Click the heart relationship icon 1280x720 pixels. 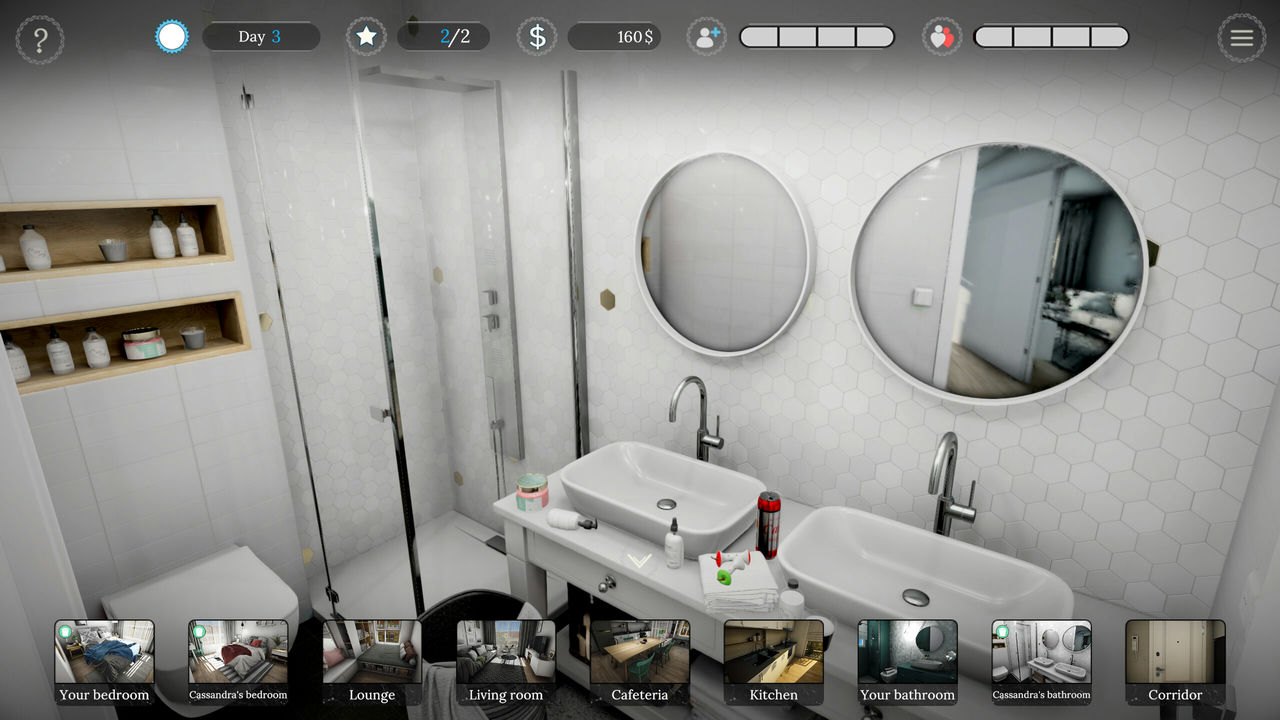pos(941,36)
